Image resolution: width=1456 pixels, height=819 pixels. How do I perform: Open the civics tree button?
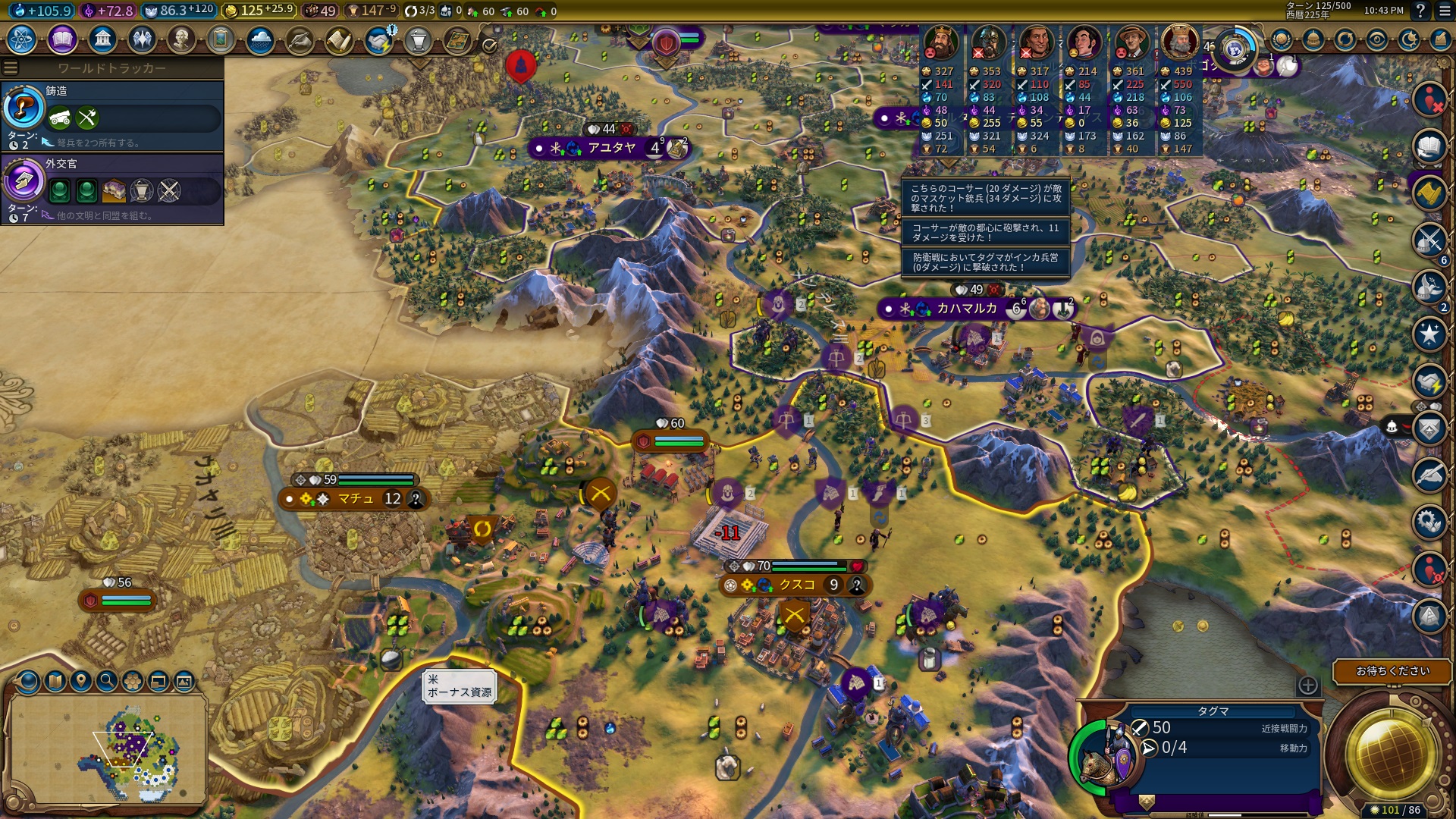coord(62,39)
